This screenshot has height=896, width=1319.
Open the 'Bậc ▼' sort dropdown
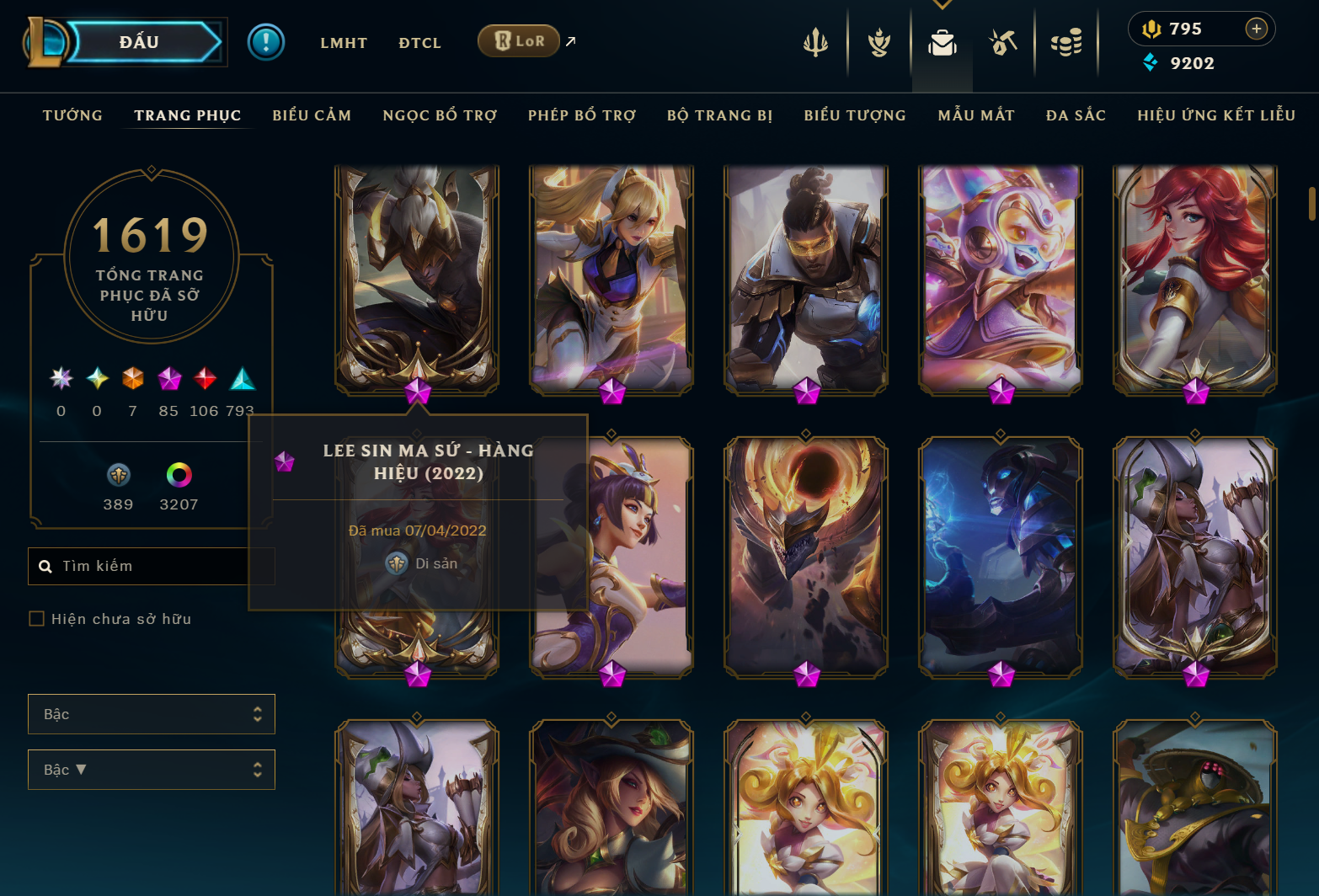152,769
